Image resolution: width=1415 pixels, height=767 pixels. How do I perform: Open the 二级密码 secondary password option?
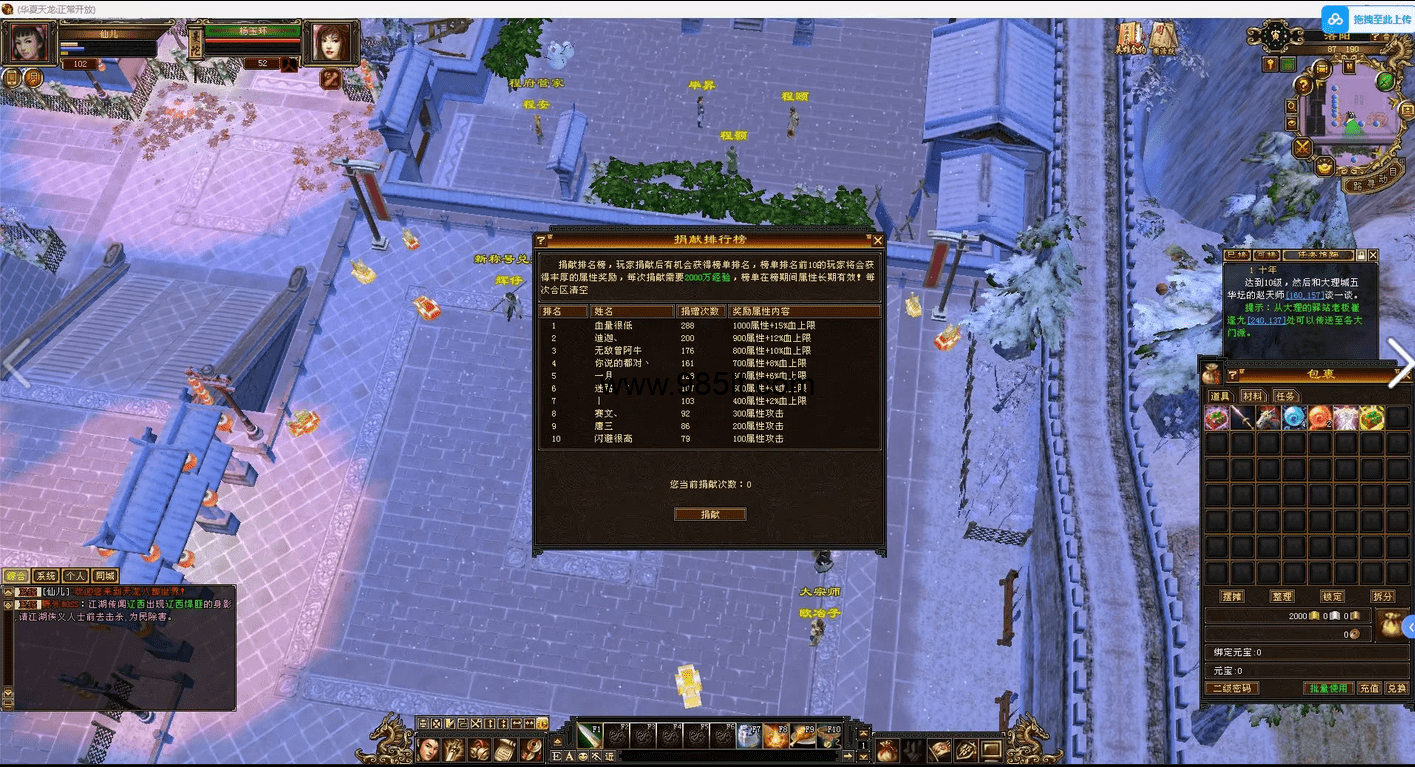(1232, 688)
